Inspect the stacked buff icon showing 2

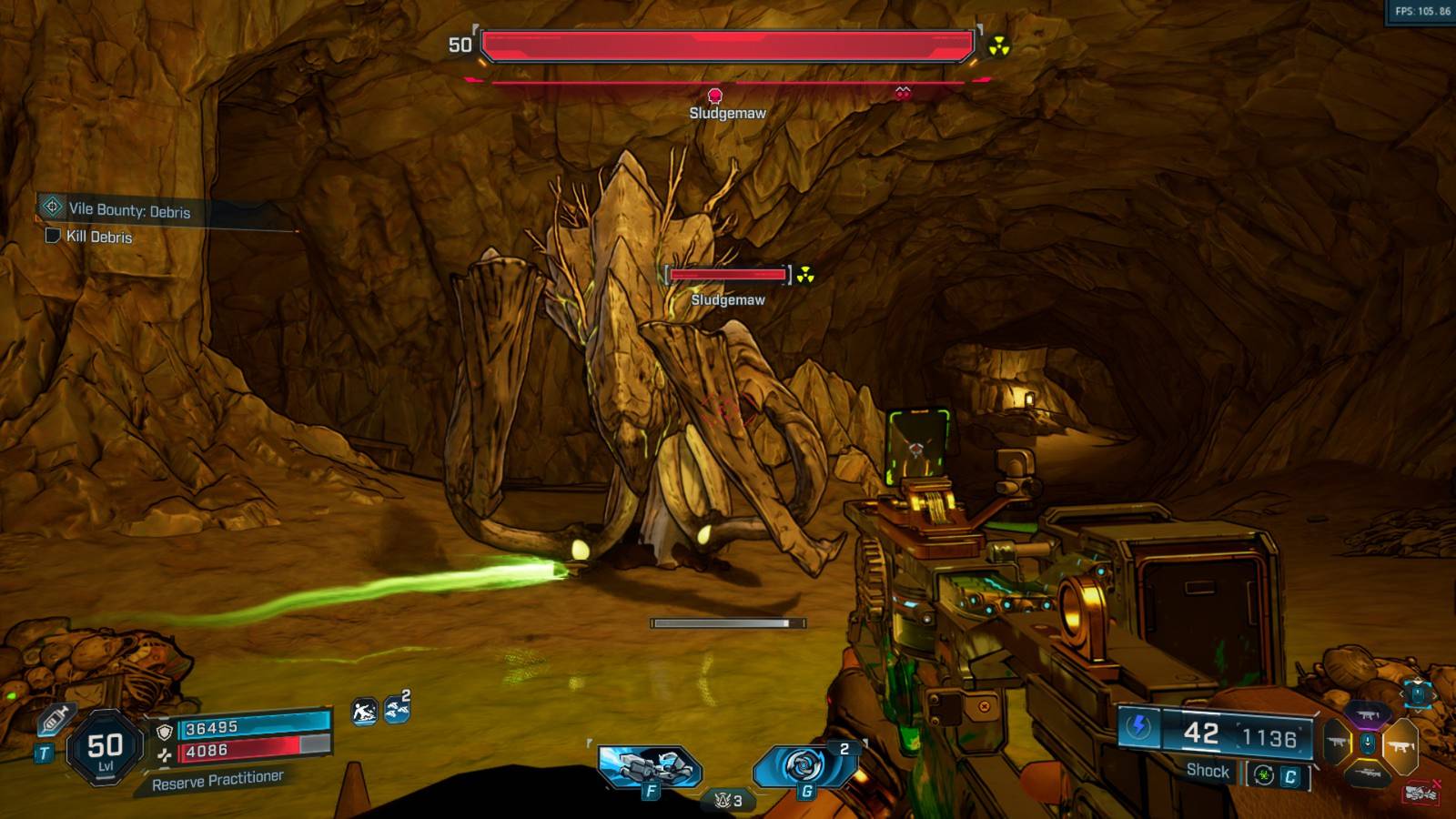point(397,709)
